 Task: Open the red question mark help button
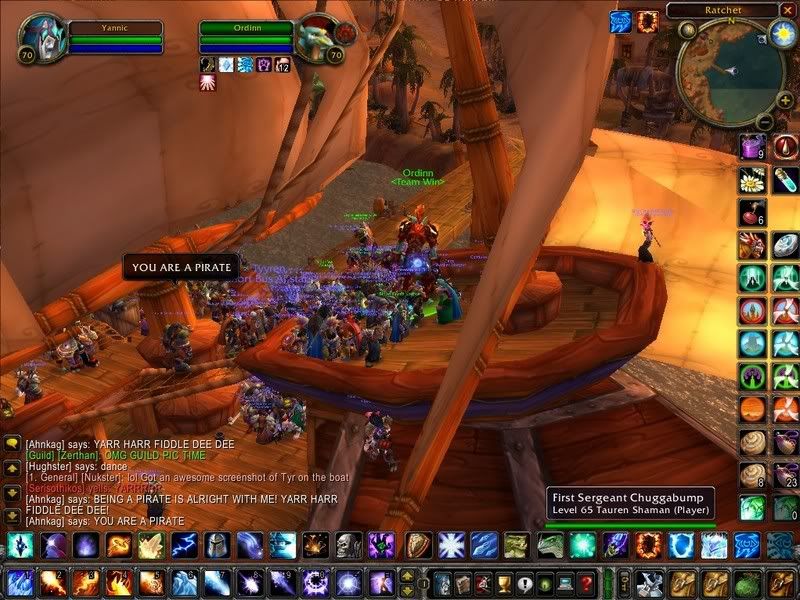pyautogui.click(x=587, y=582)
